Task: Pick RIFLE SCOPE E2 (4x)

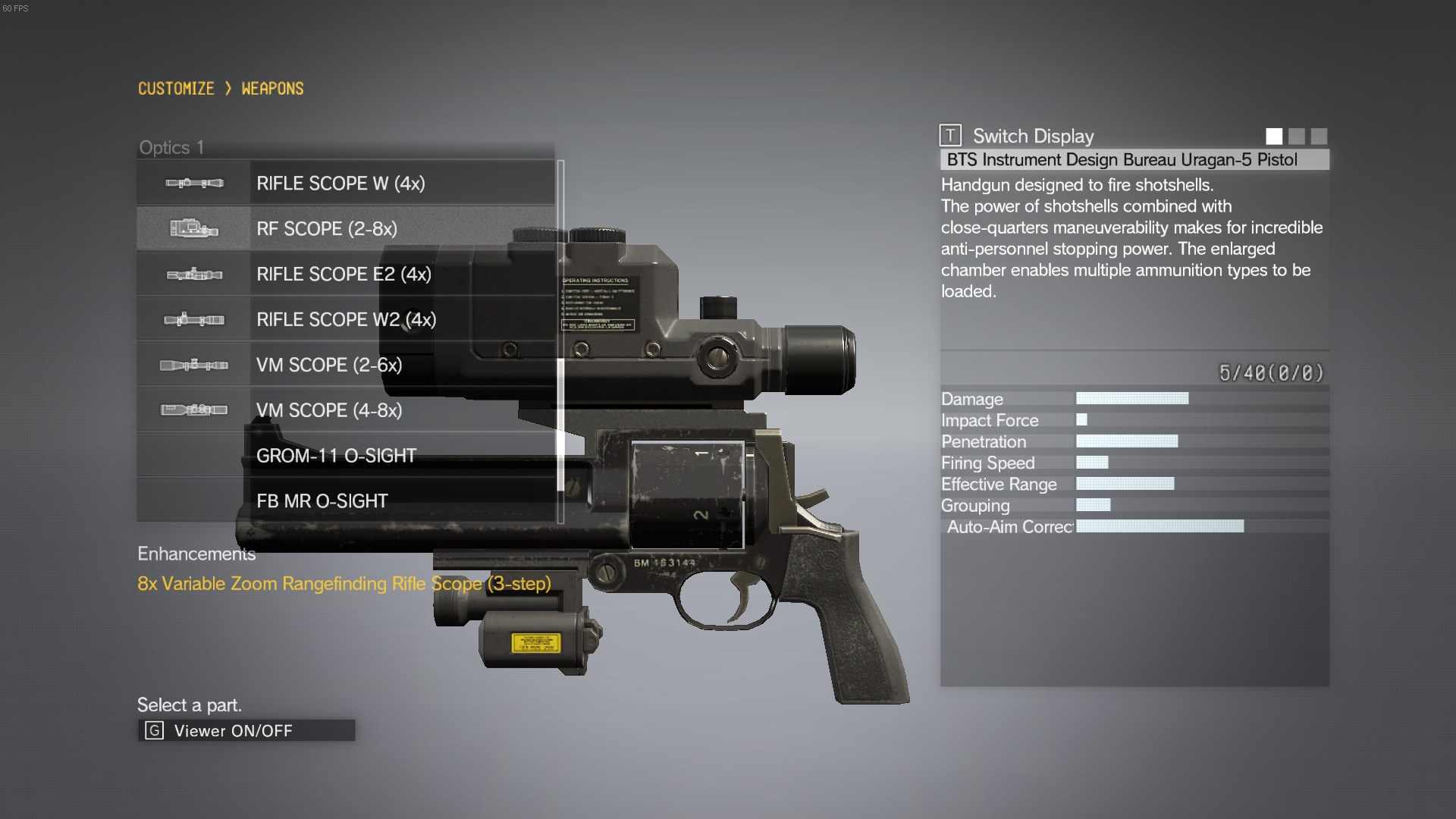Action: coord(345,274)
